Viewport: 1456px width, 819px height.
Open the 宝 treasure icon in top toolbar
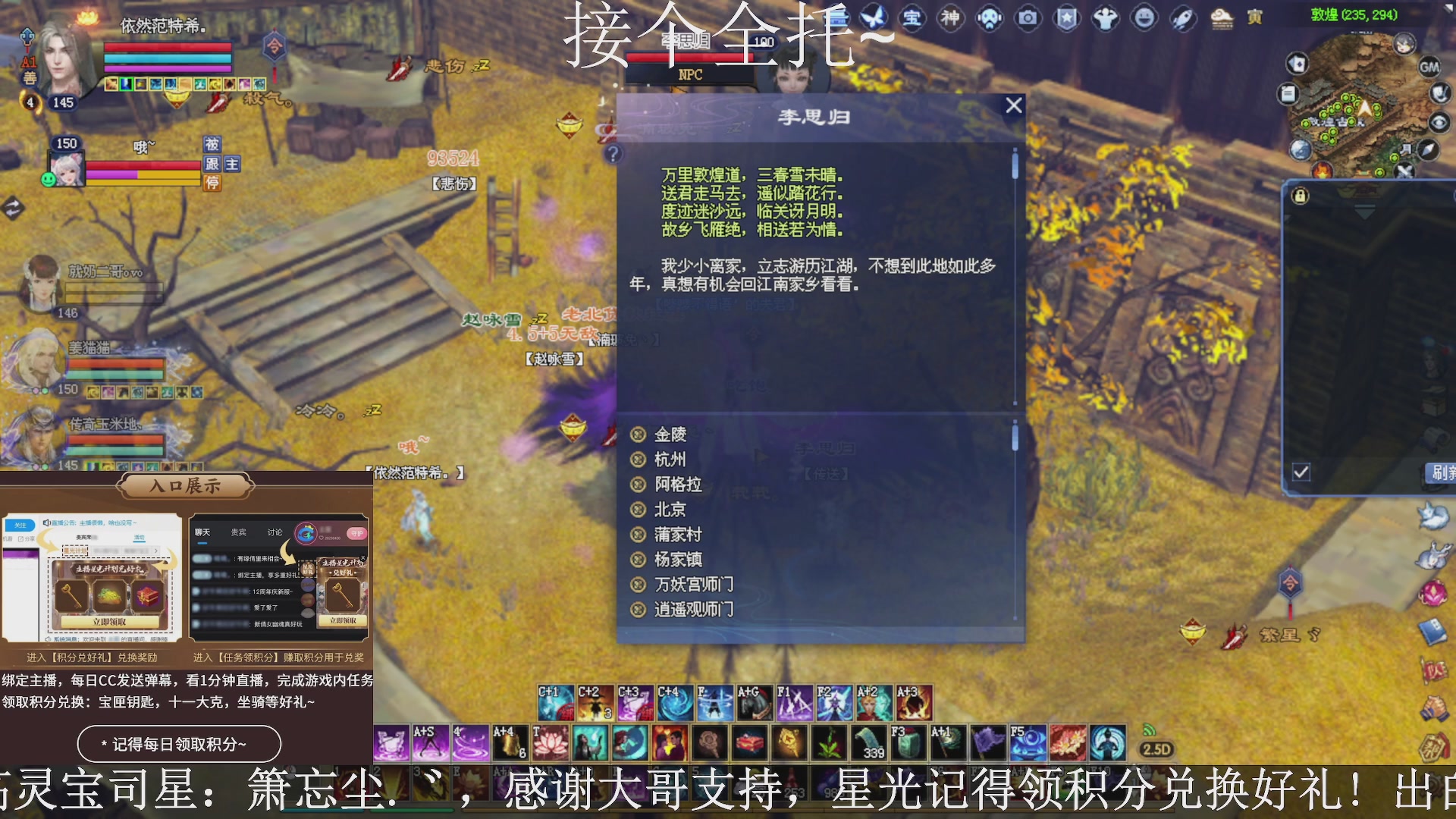pos(912,18)
